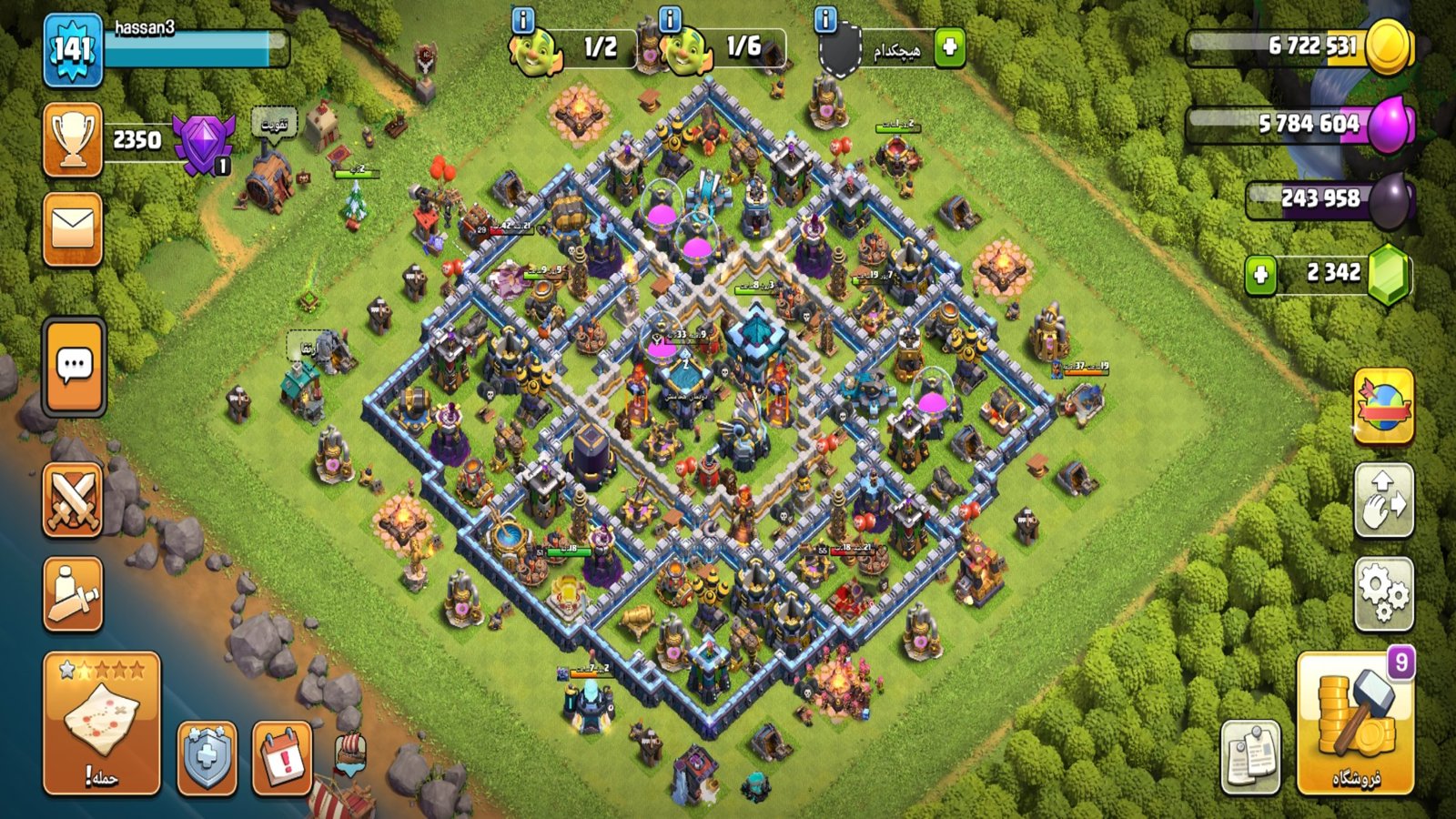
Task: Add a shield with green plus
Action: pos(949,47)
